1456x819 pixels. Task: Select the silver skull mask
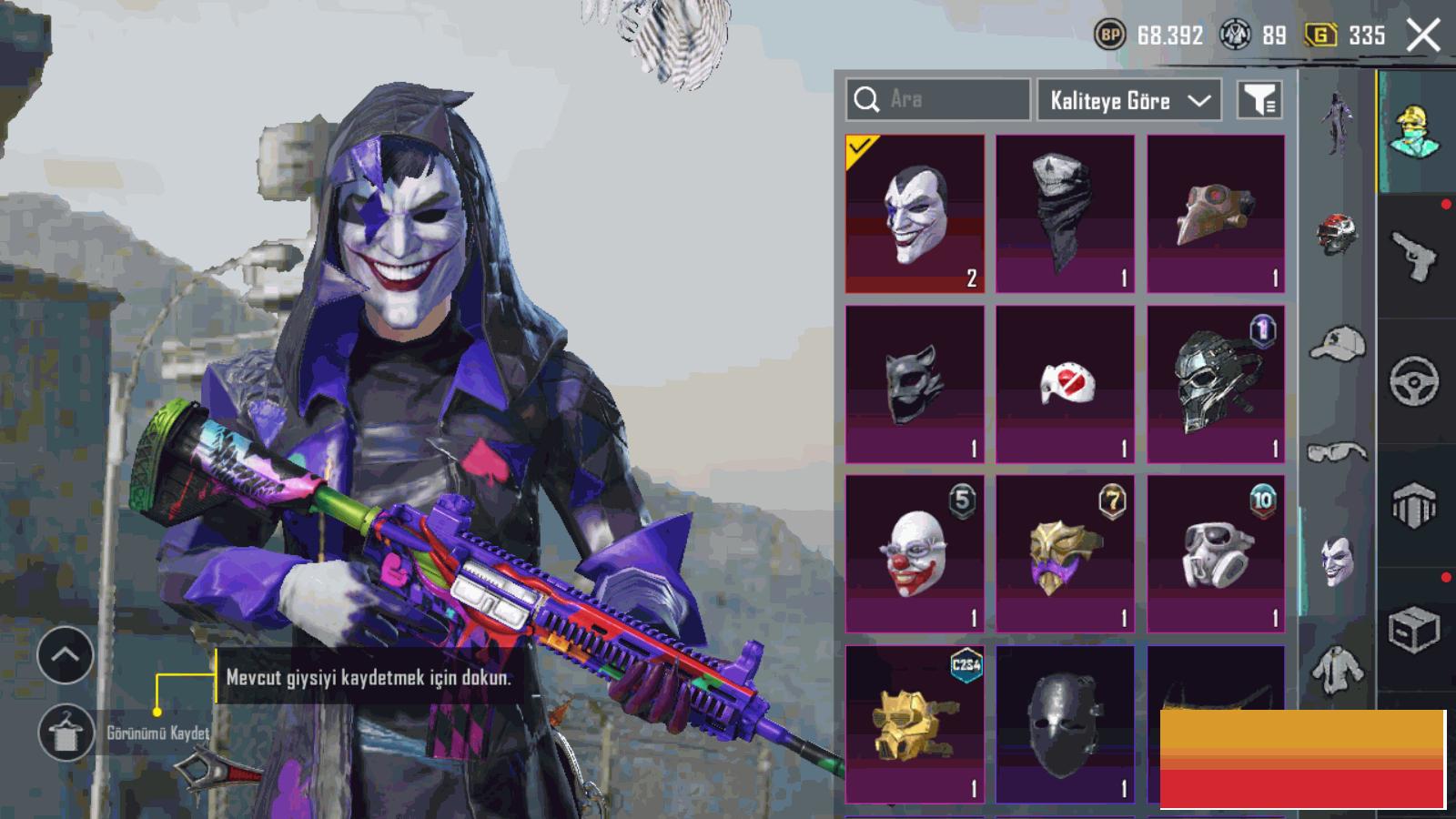(1216, 384)
